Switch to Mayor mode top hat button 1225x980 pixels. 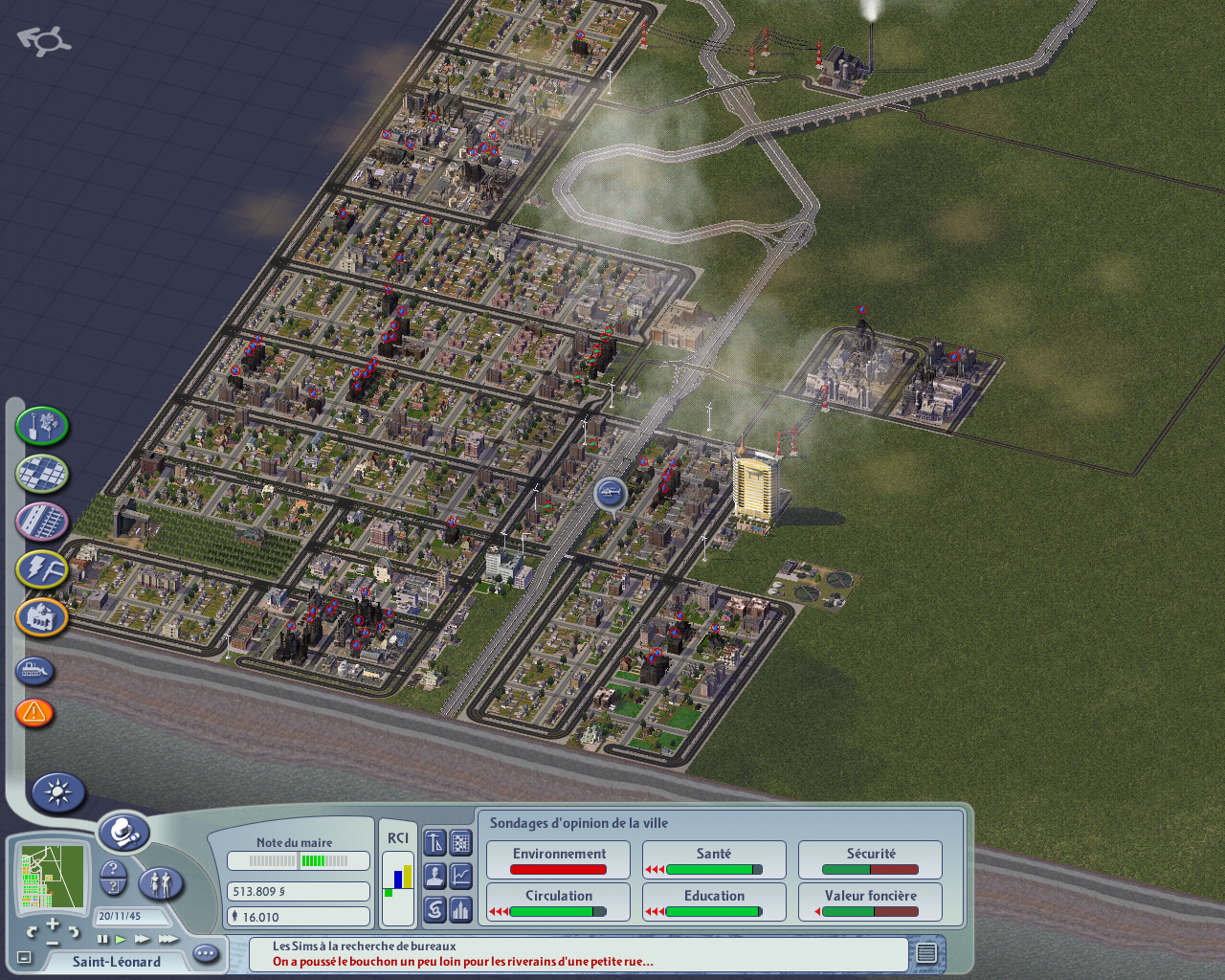coord(124,833)
